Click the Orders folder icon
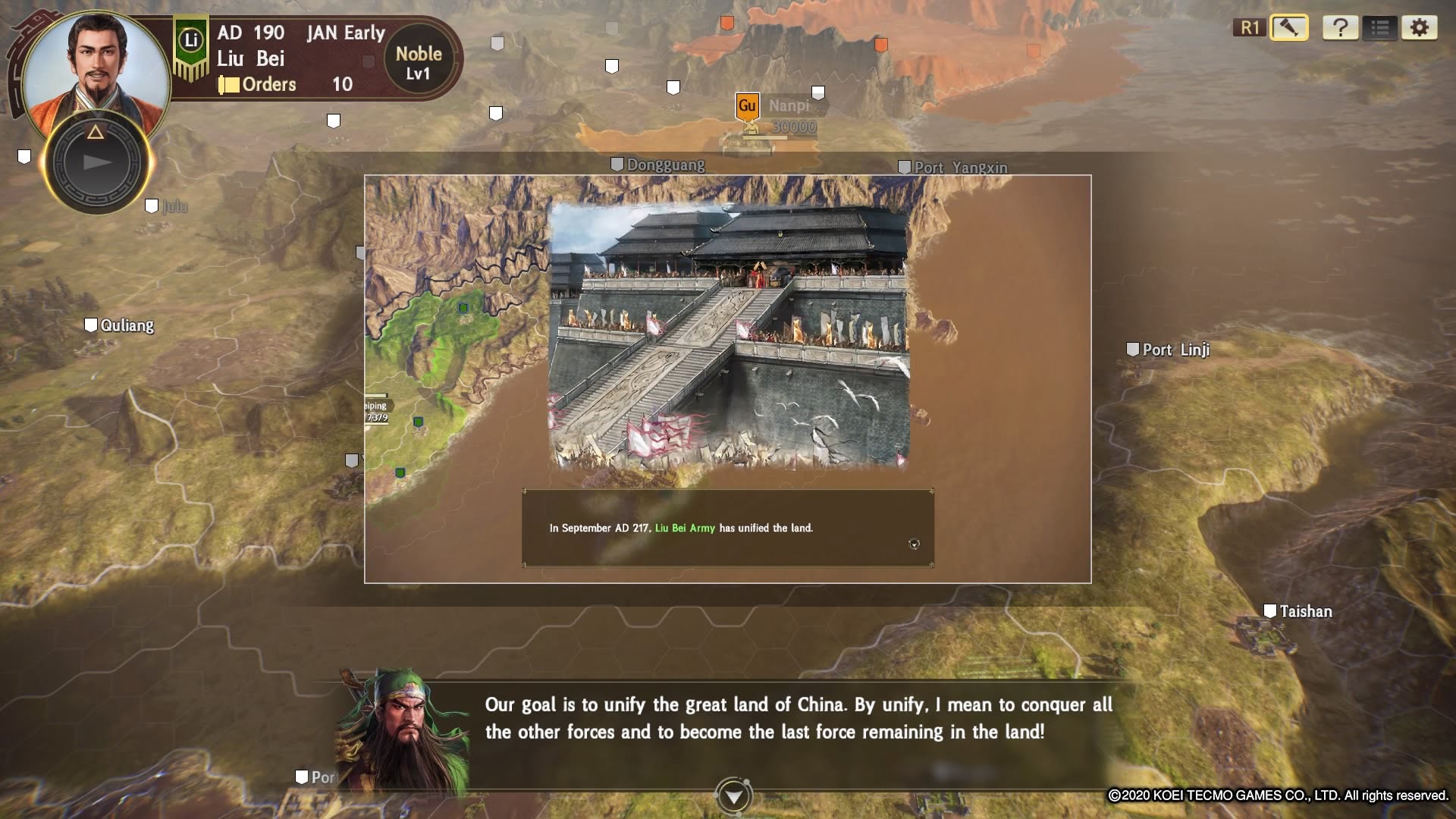 coord(228,84)
